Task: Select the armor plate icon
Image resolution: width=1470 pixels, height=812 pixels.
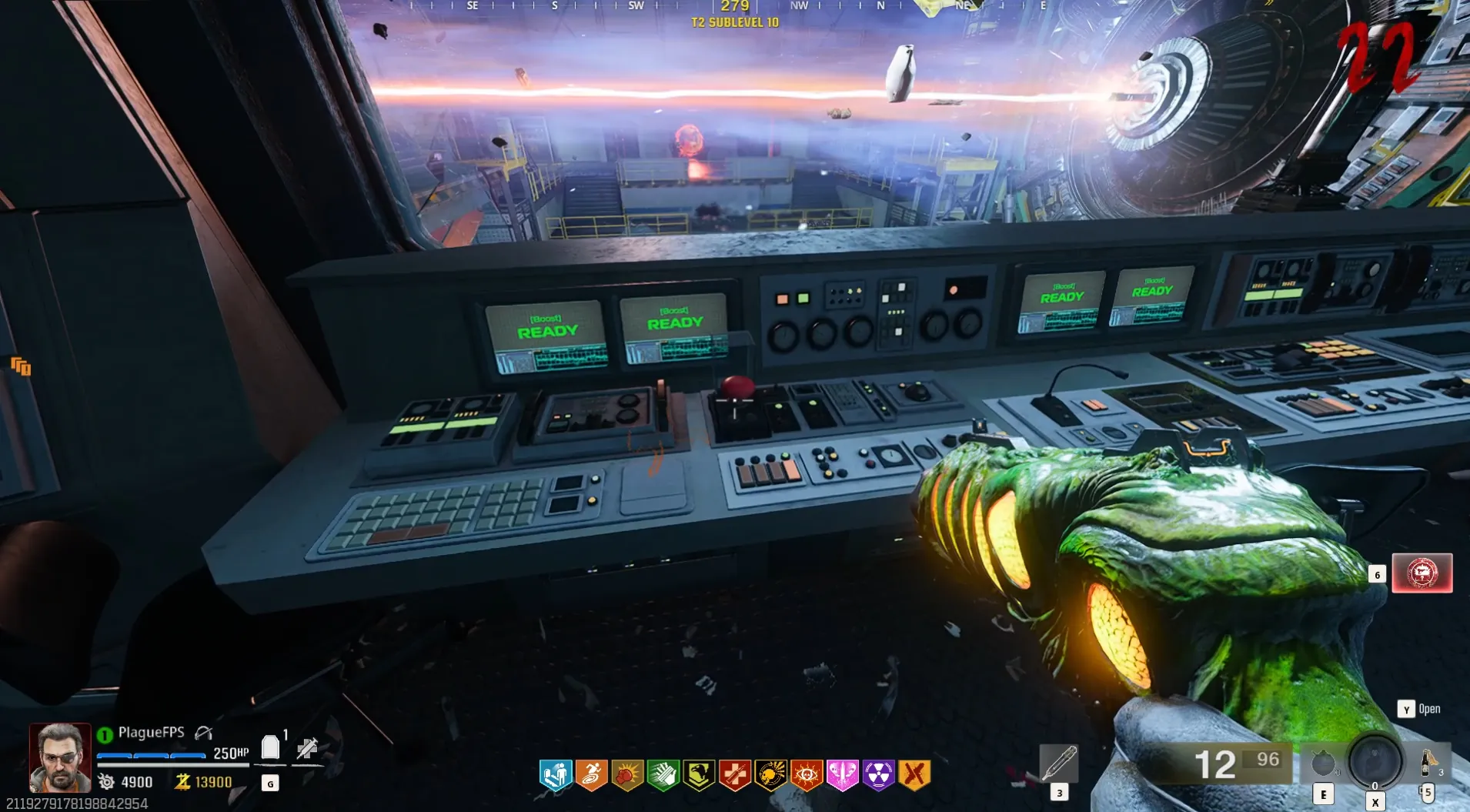Action: [270, 747]
